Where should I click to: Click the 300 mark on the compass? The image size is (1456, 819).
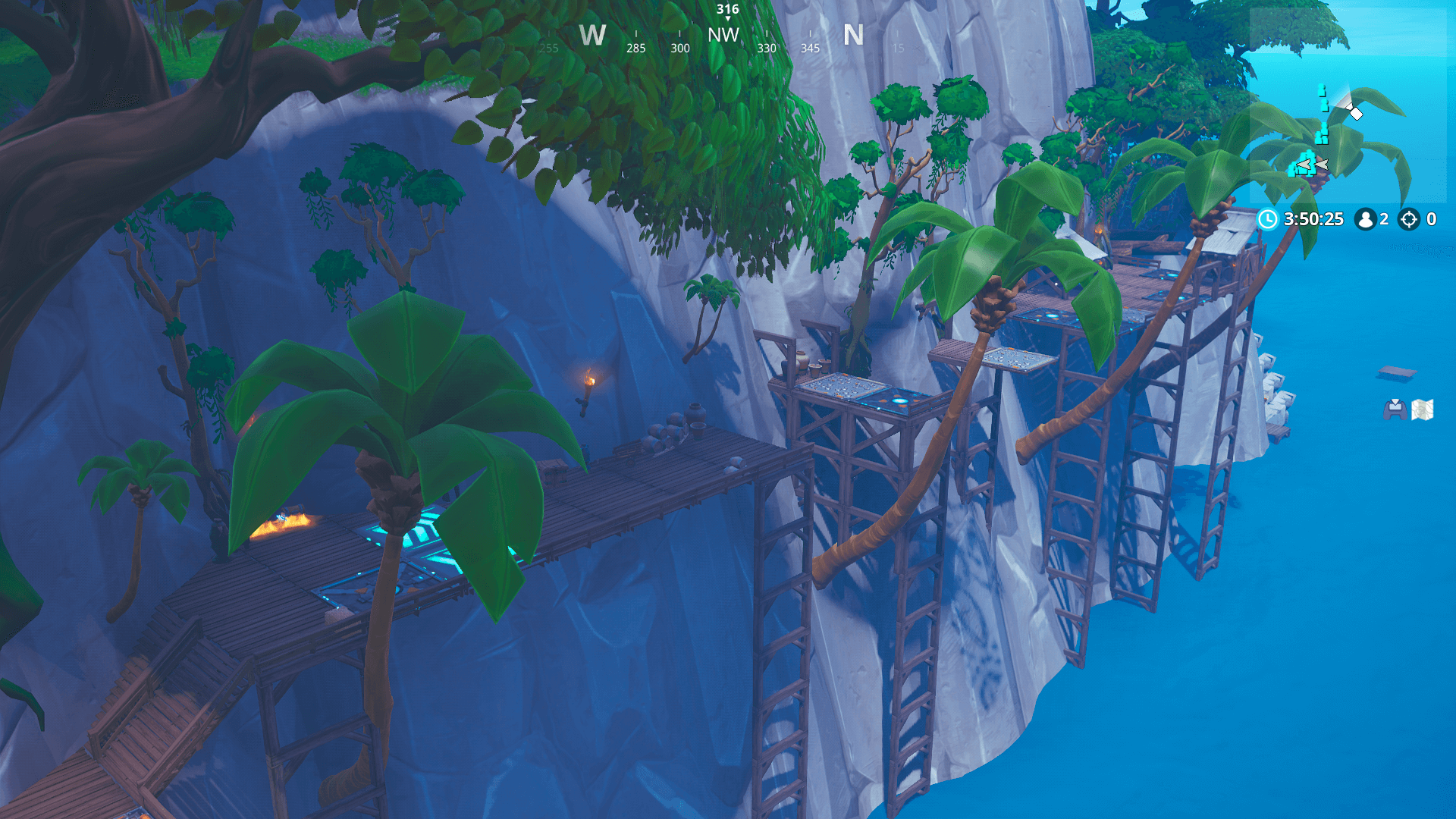680,47
